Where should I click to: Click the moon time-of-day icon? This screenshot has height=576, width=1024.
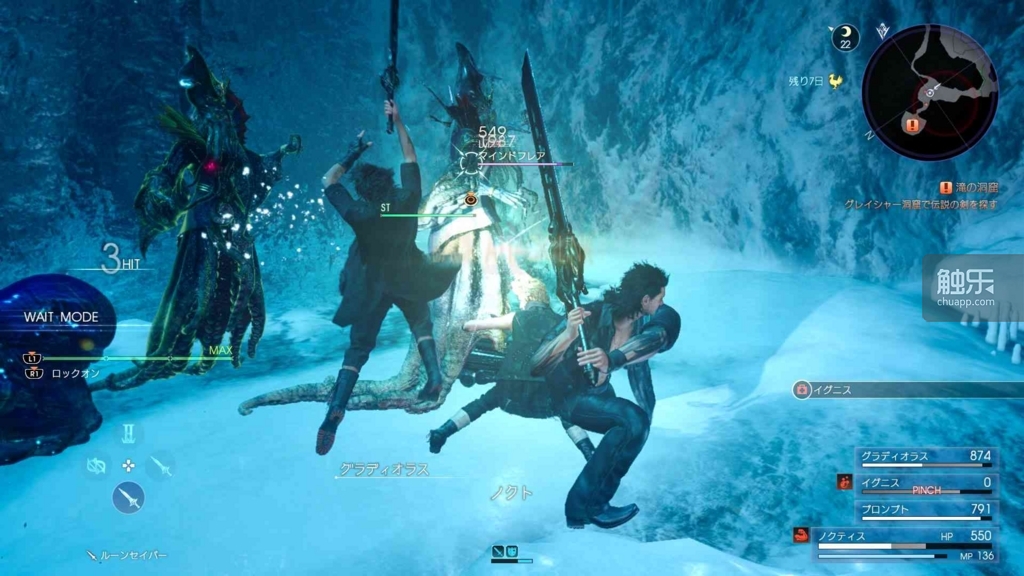[846, 38]
